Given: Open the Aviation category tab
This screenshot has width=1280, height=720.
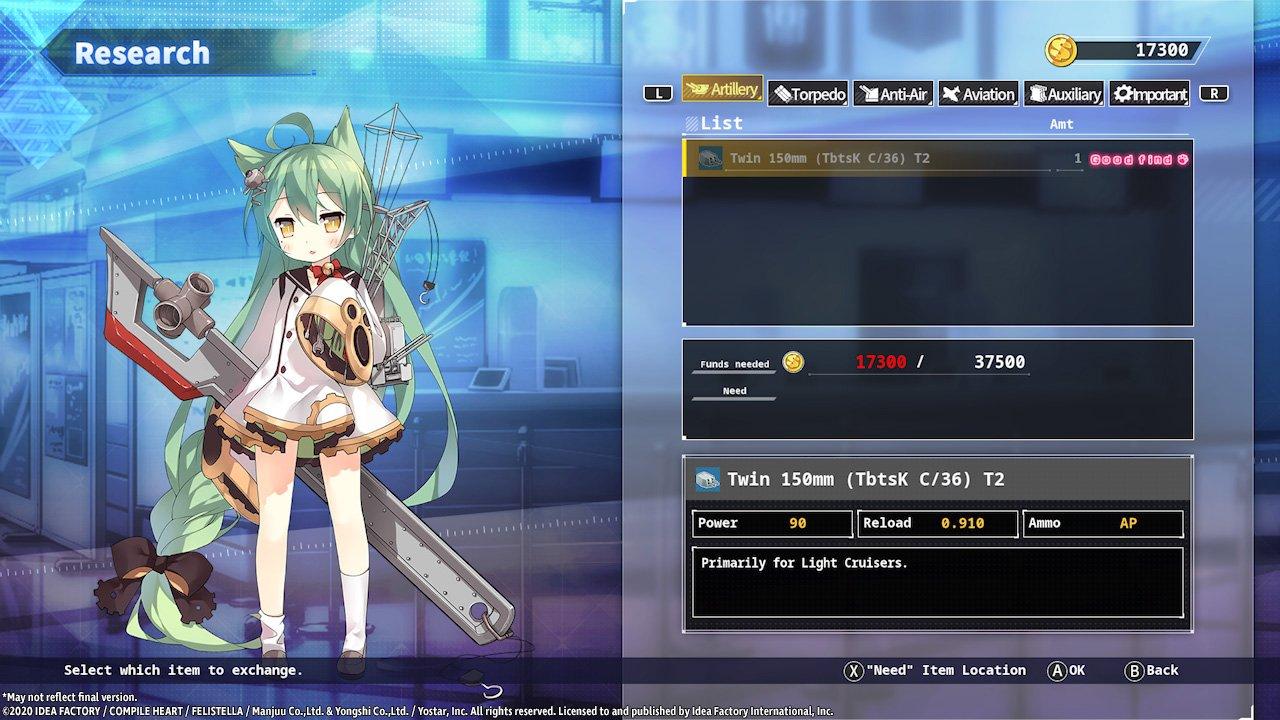Looking at the screenshot, I should click(978, 93).
